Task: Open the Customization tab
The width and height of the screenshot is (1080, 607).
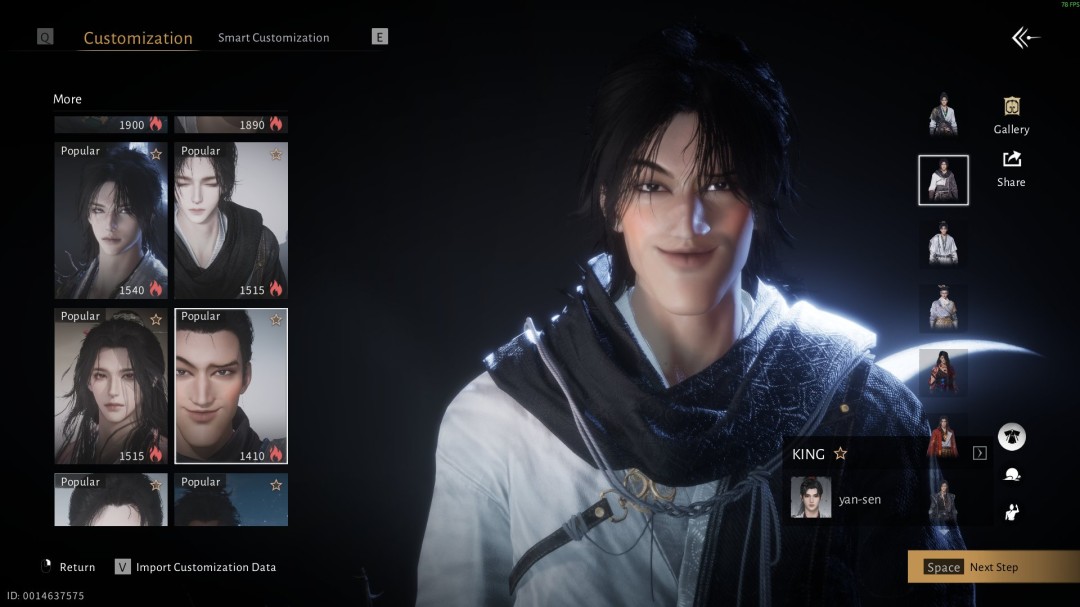Action: coord(138,38)
